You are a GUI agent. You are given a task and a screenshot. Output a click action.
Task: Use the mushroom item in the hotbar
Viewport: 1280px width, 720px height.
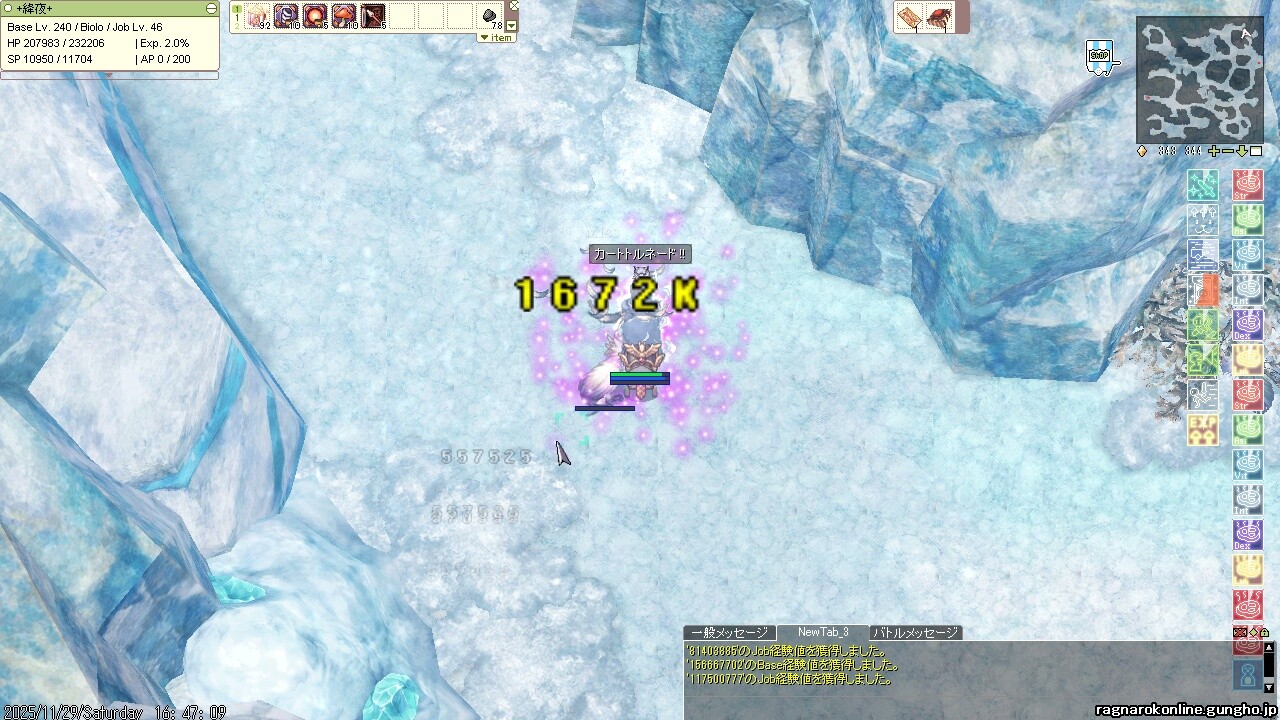click(x=344, y=16)
